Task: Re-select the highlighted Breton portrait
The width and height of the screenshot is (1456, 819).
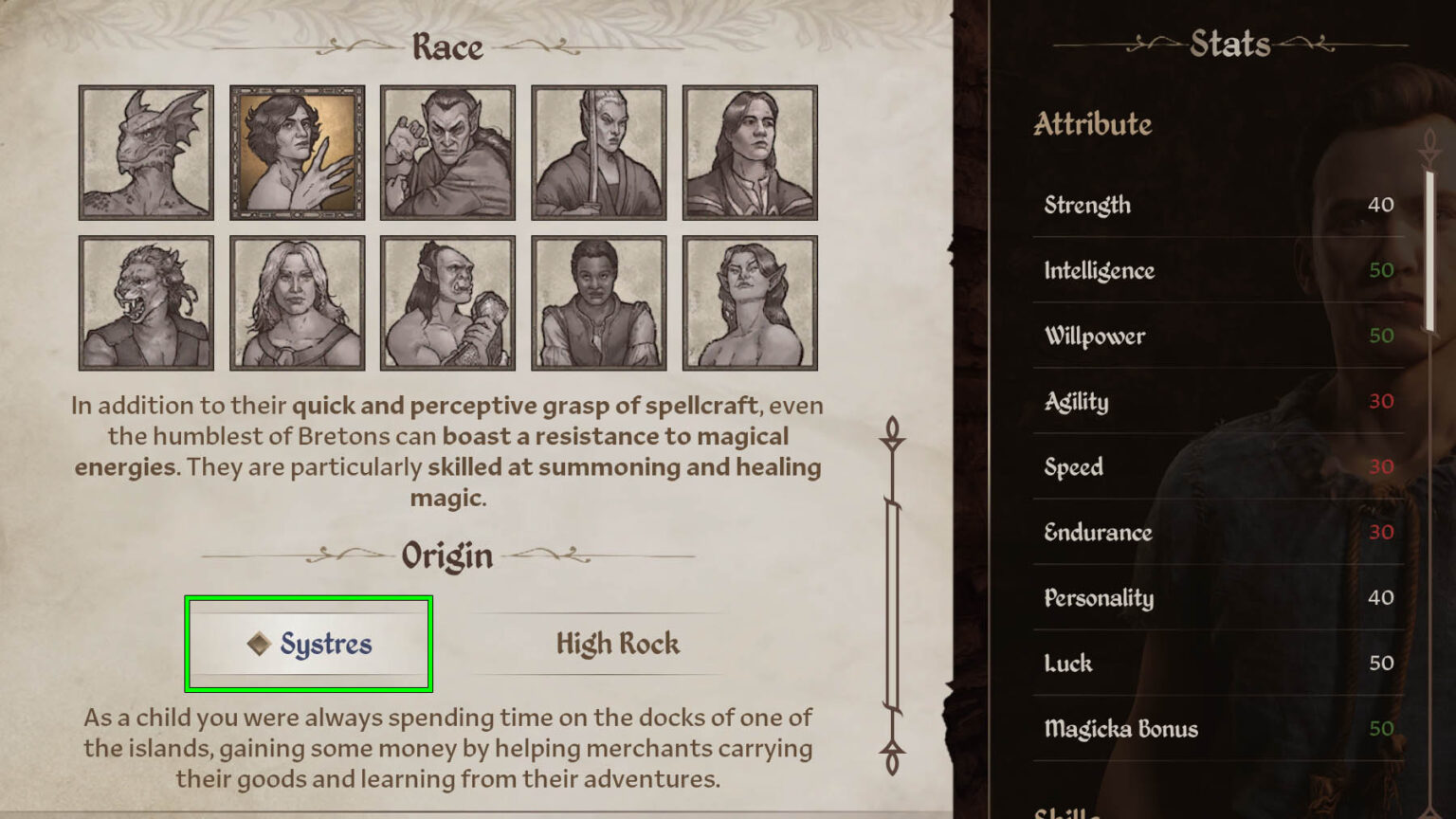Action: tap(297, 154)
